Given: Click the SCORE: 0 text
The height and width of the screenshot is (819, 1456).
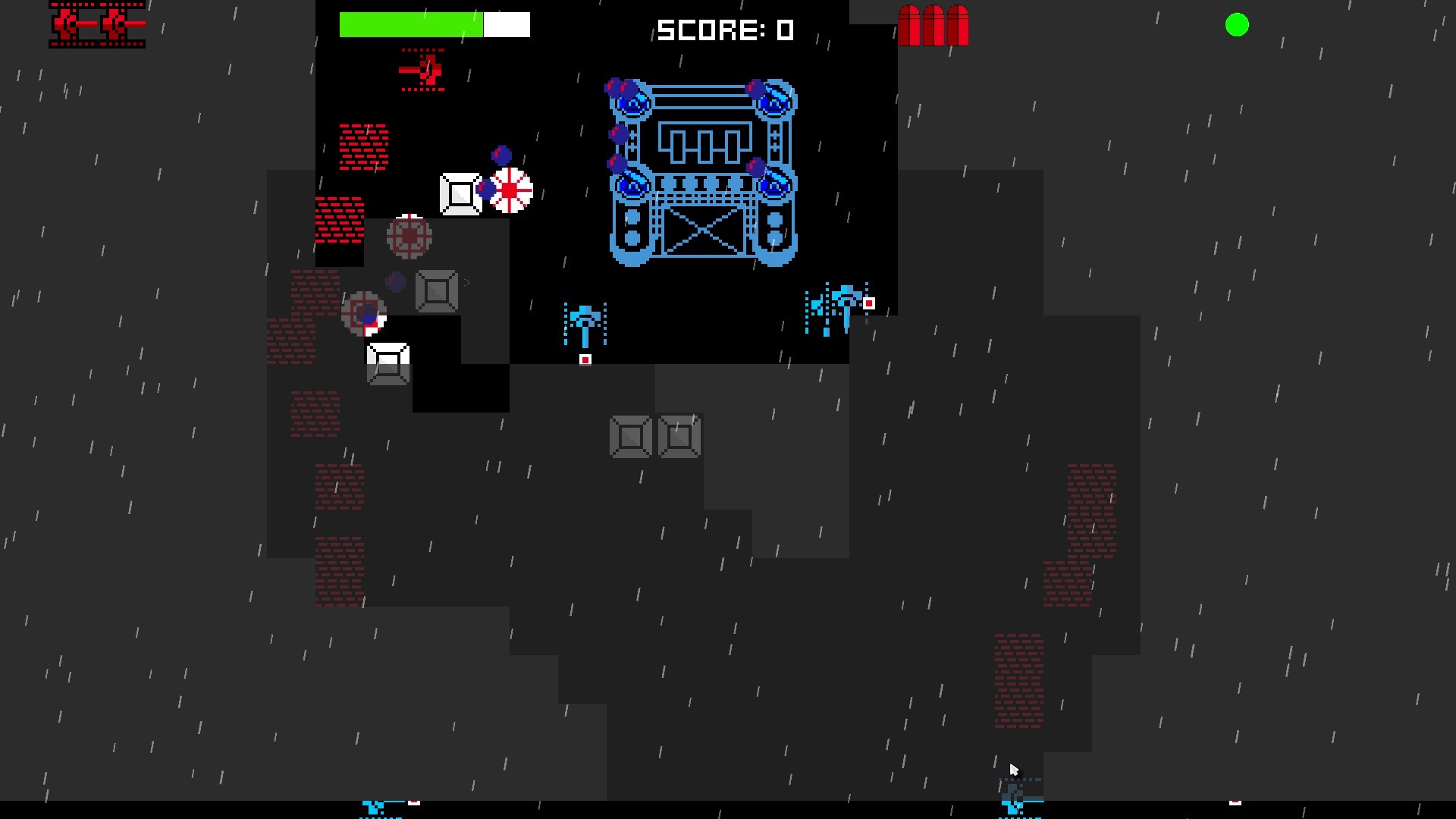Looking at the screenshot, I should click(x=724, y=30).
